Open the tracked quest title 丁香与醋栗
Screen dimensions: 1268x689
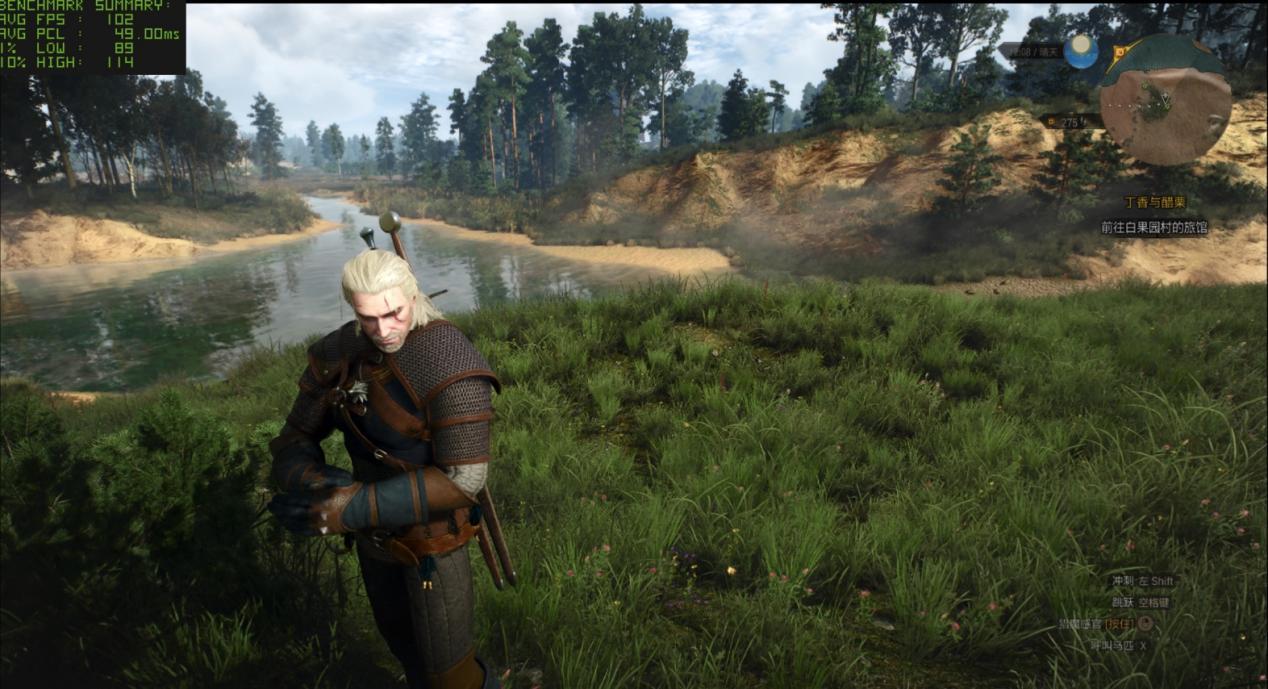tap(1155, 202)
